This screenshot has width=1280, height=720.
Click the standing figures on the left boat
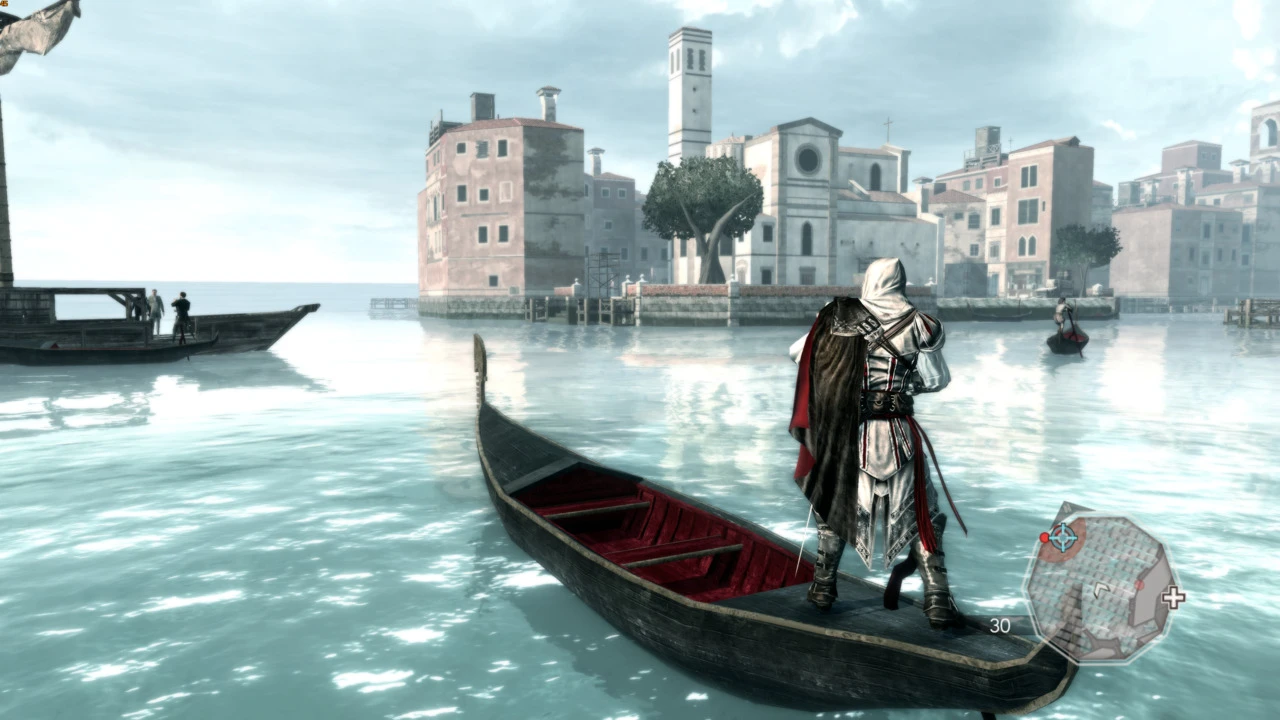(165, 310)
